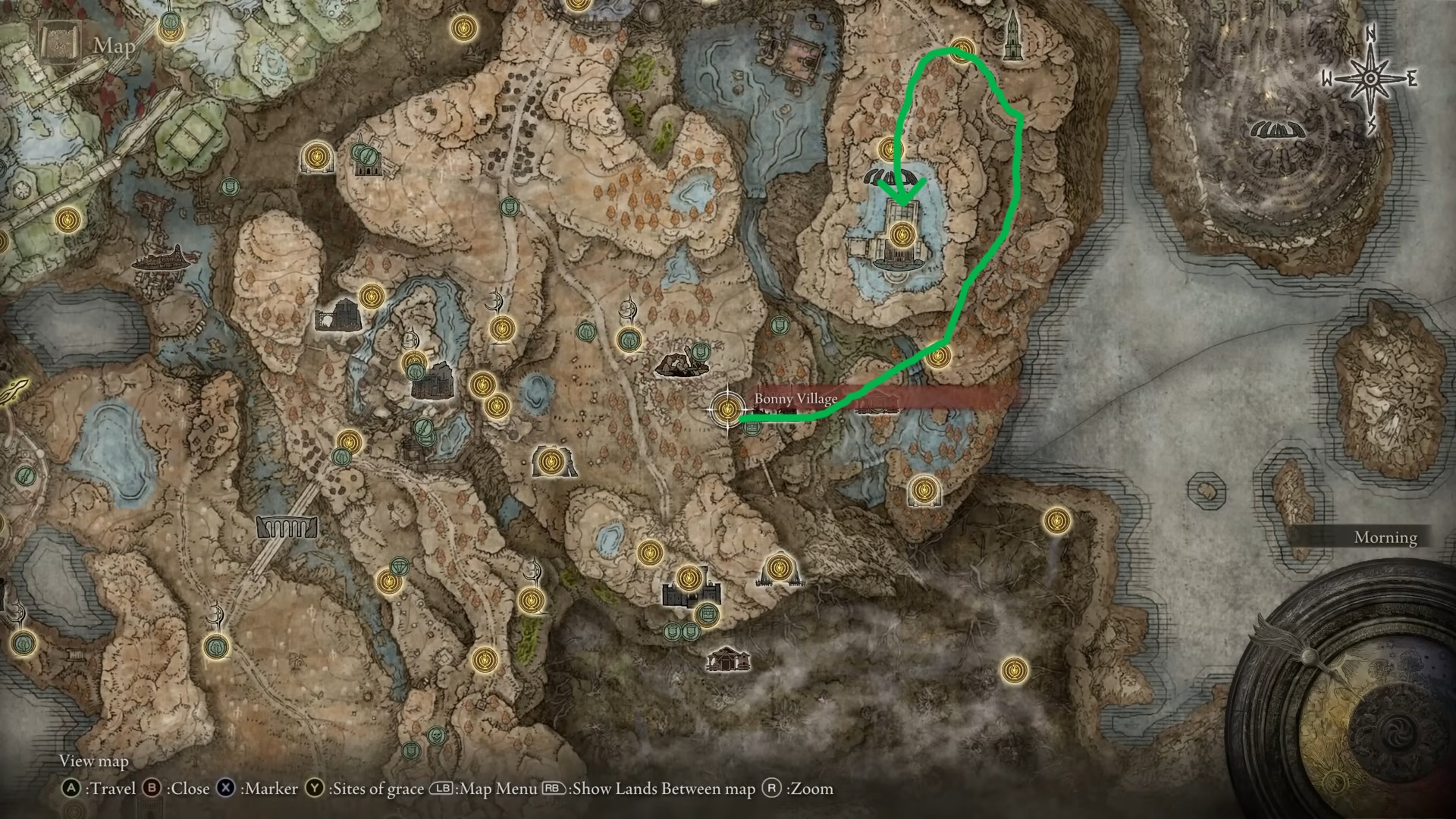Select the grace inside the lake temple
The width and height of the screenshot is (1456, 819).
point(902,233)
